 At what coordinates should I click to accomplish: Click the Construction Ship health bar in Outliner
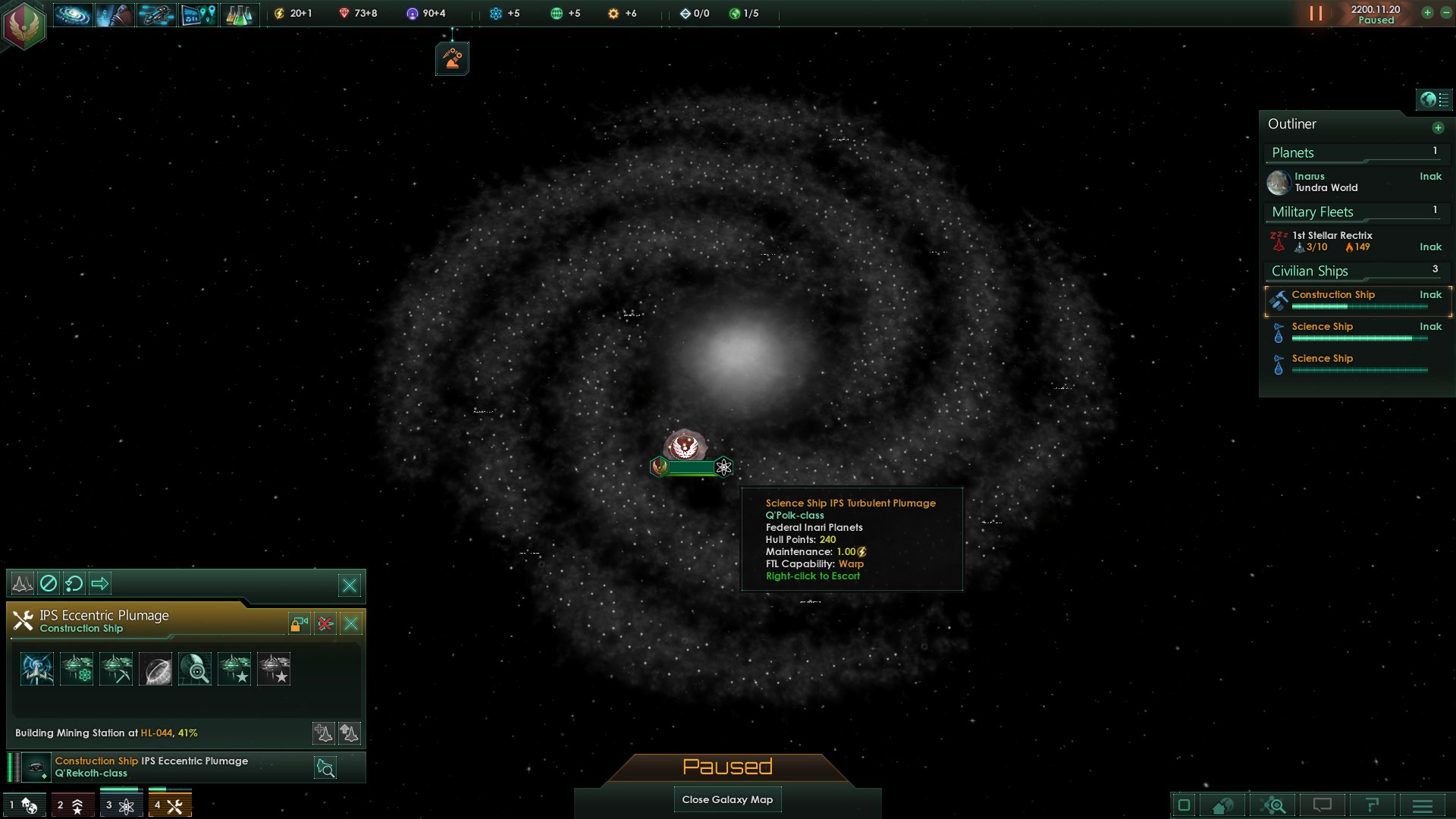[1360, 307]
